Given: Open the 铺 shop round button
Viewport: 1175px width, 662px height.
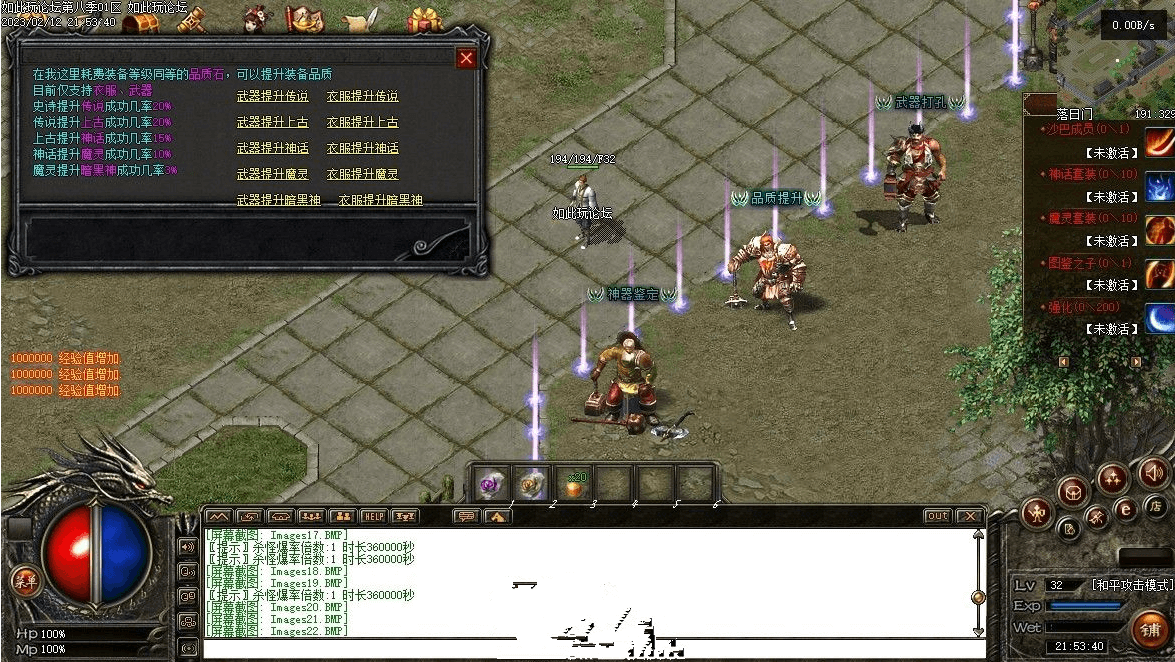Looking at the screenshot, I should (1150, 630).
